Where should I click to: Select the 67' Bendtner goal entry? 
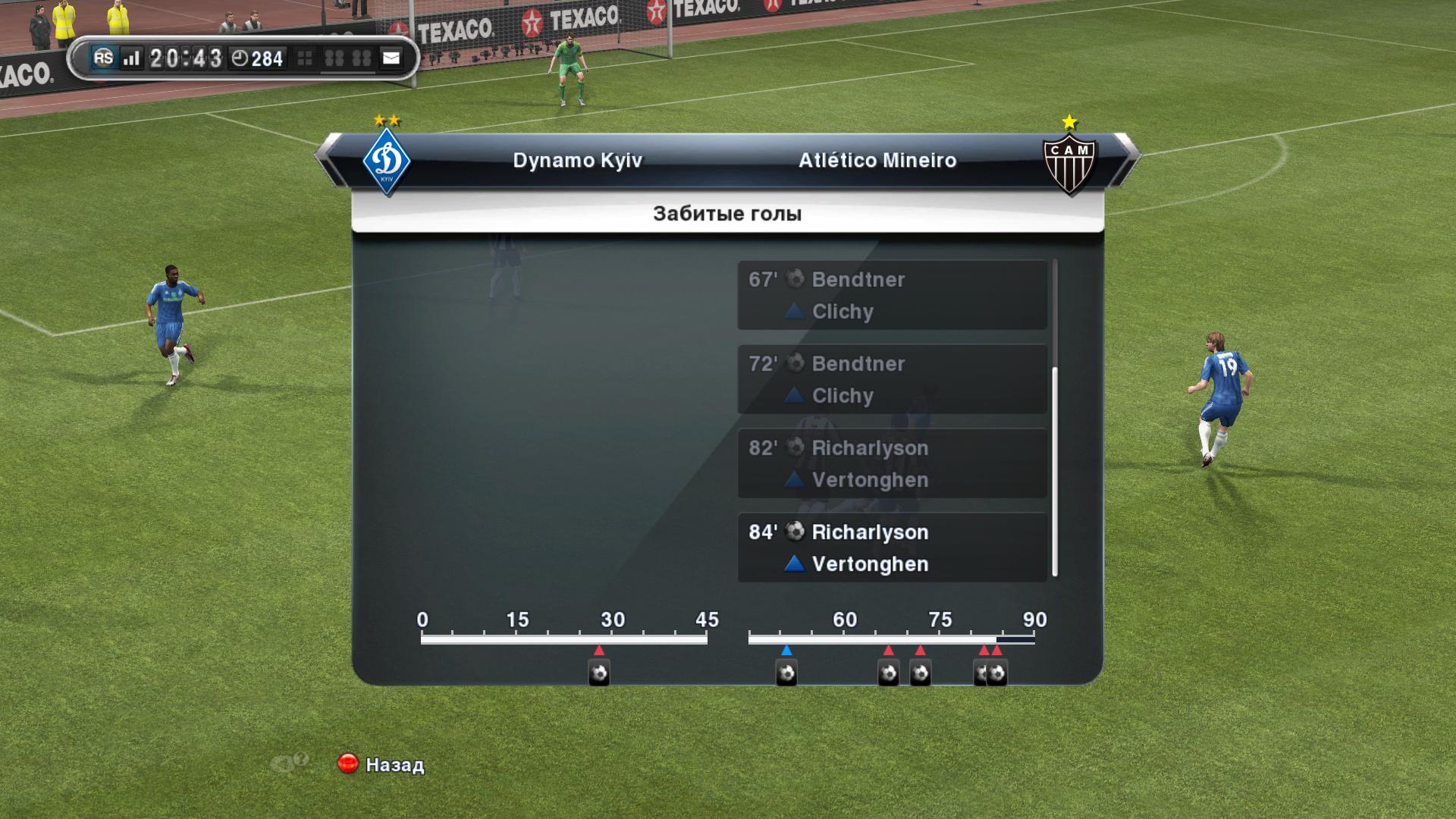(x=892, y=295)
